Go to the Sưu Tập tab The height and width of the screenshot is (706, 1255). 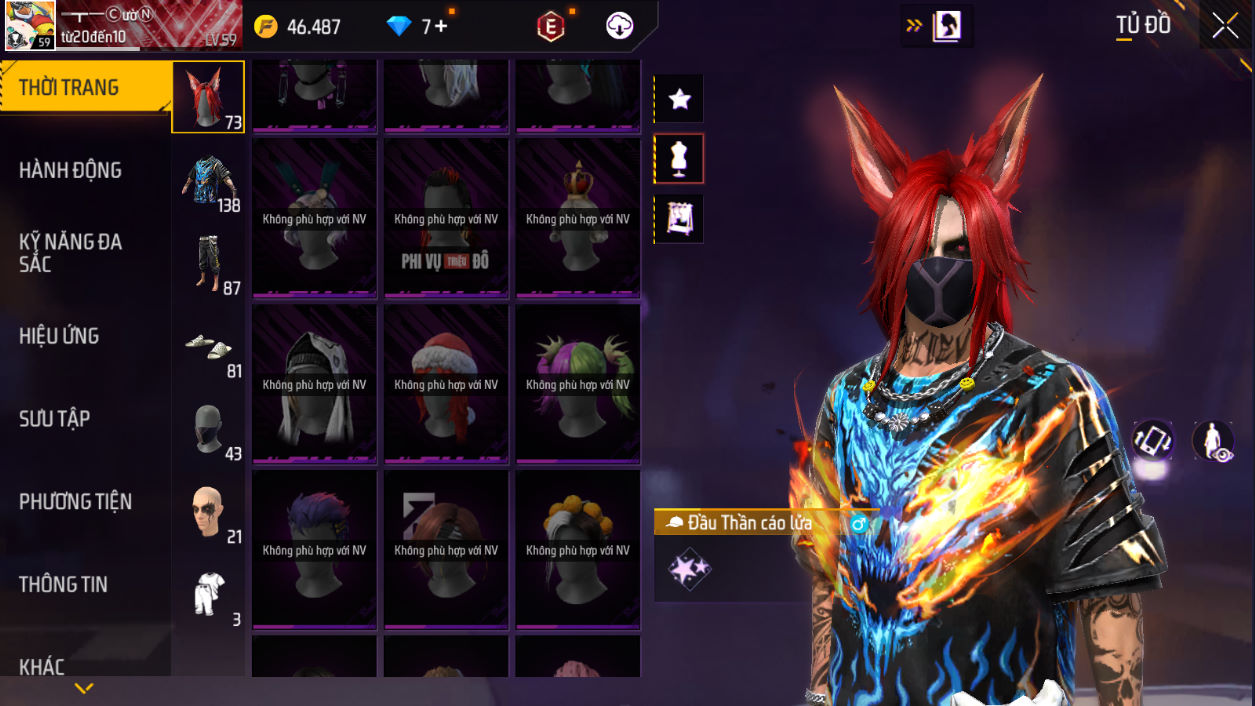coord(54,419)
